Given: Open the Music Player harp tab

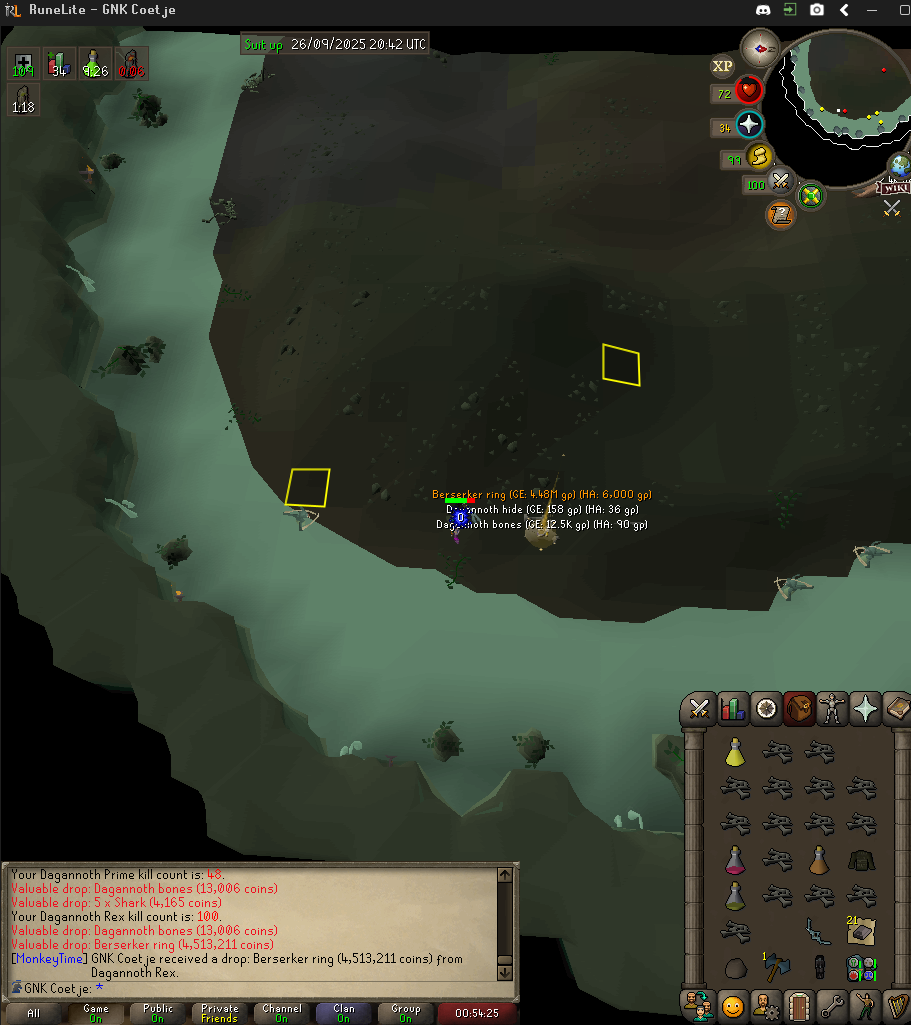Looking at the screenshot, I should [897, 1005].
